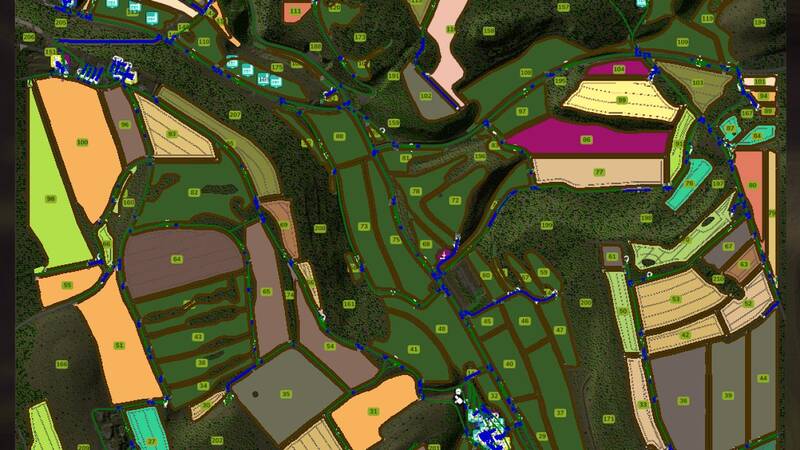The image size is (800, 450).
Task: Select field 93 number marker
Action: [172, 134]
